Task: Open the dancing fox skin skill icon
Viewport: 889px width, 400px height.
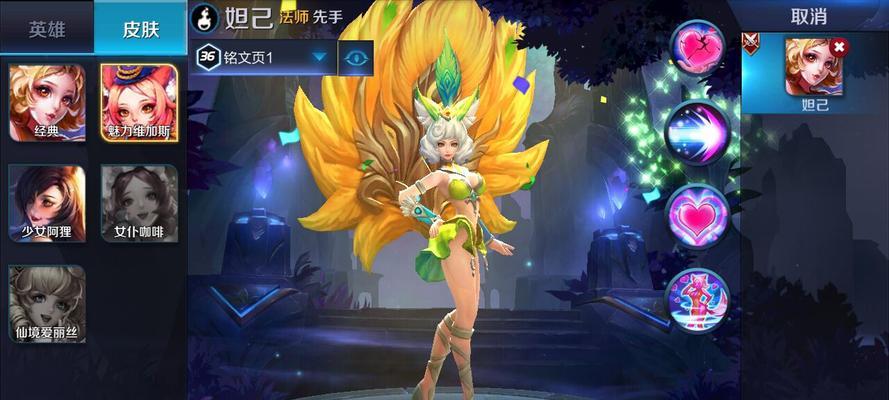Action: click(697, 300)
